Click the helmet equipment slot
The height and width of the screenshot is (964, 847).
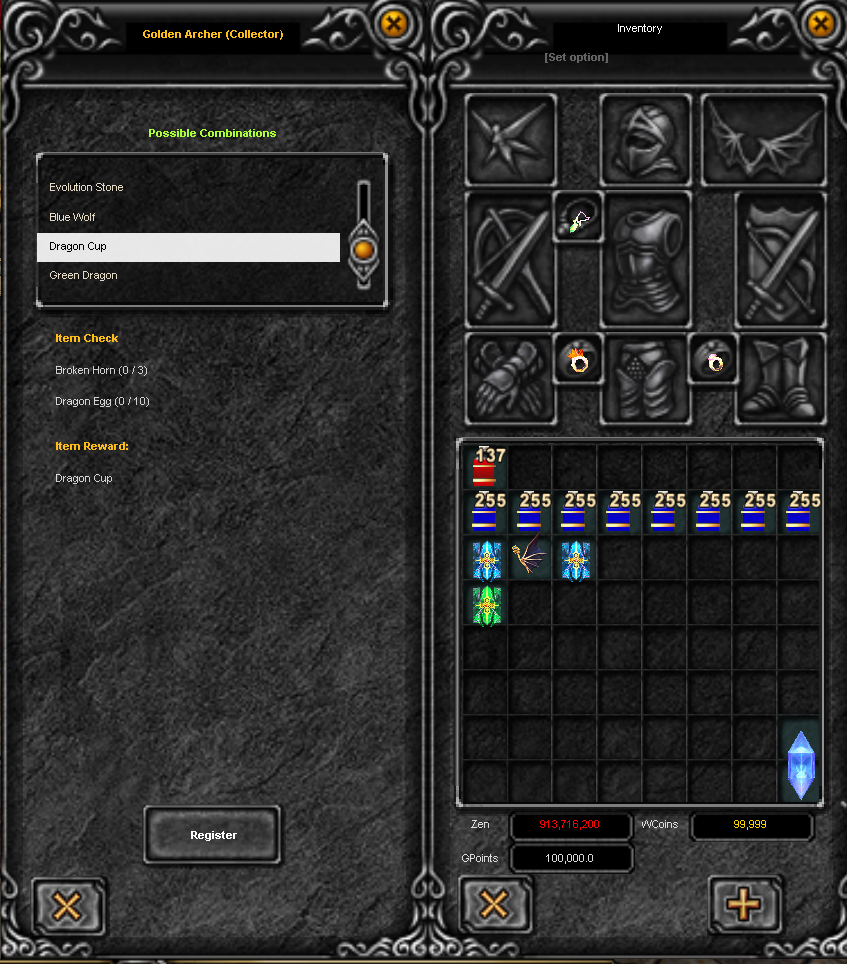coord(645,140)
